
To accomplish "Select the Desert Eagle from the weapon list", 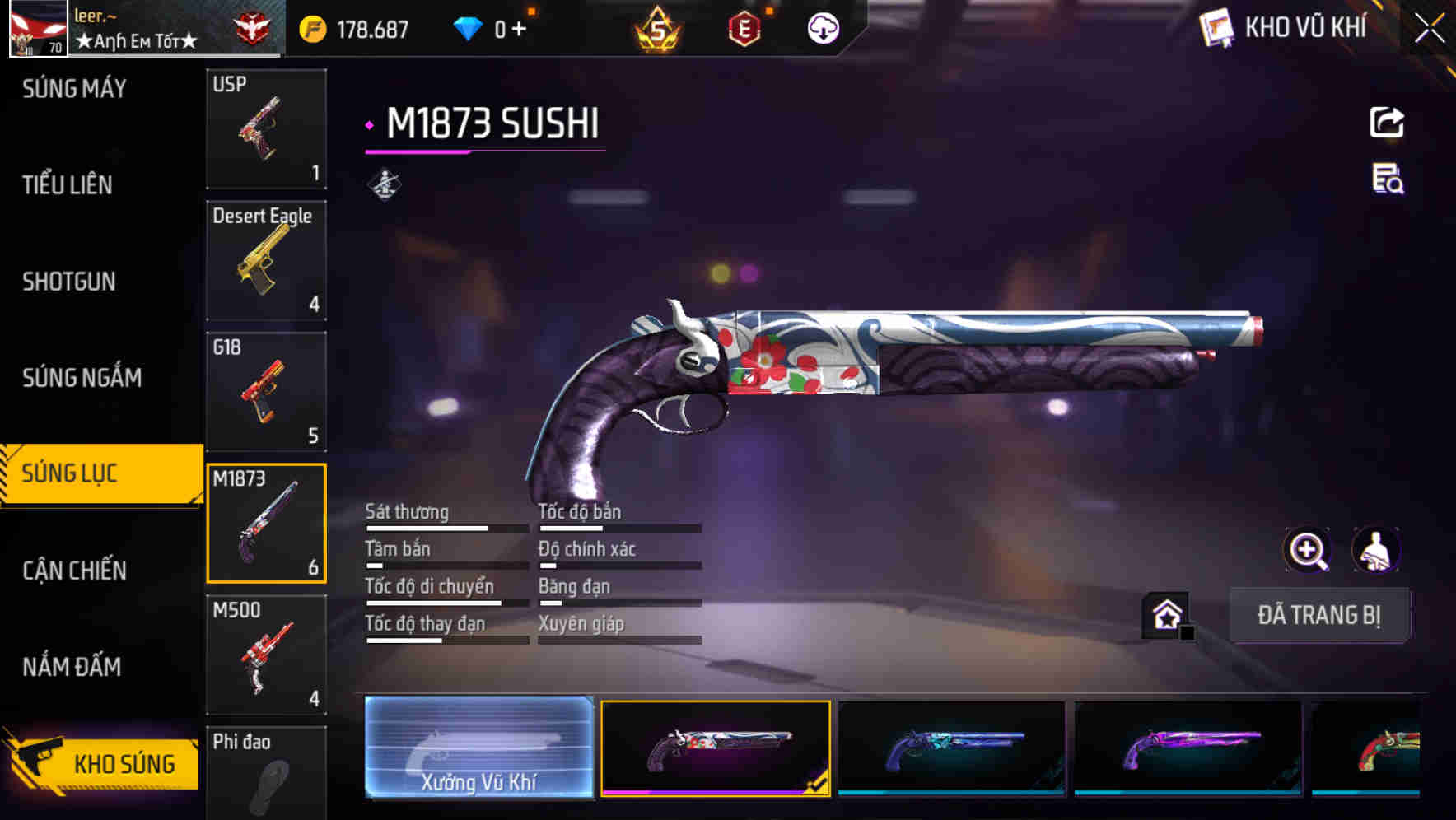I will (266, 260).
